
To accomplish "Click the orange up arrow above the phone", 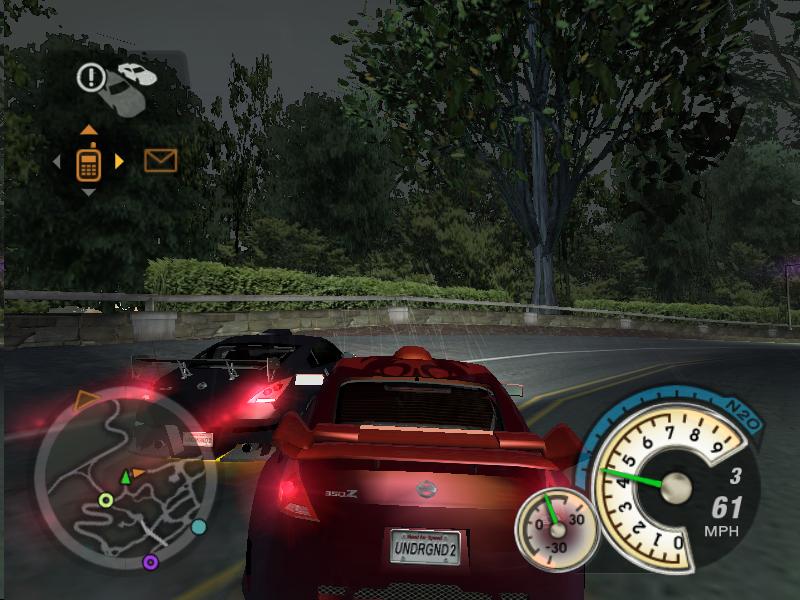I will [x=89, y=129].
